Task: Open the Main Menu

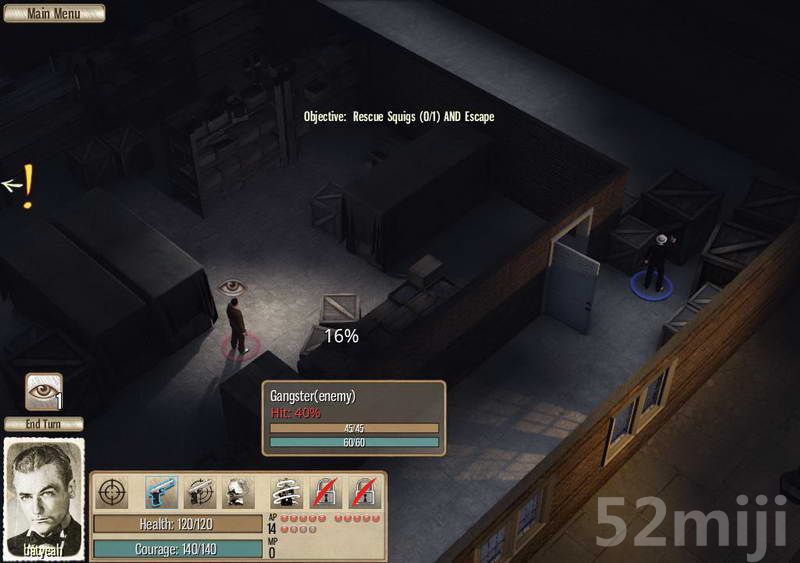Action: pos(53,13)
